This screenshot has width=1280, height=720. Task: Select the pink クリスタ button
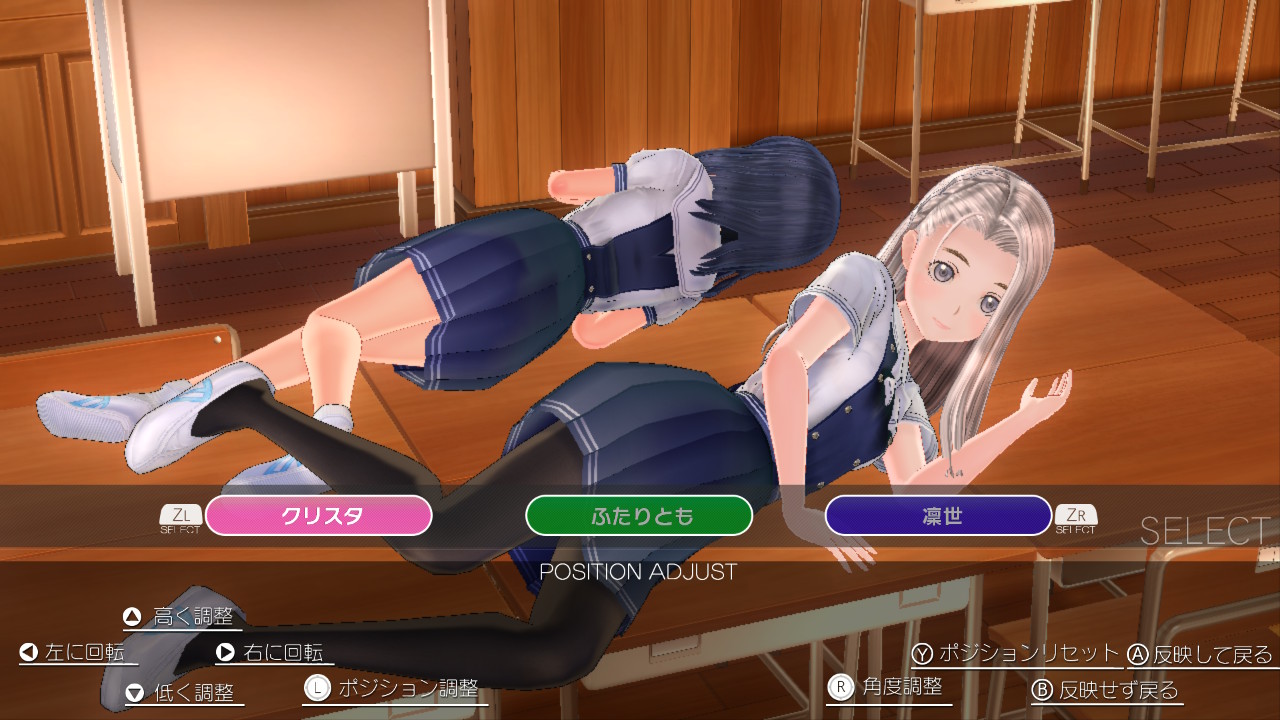coord(319,516)
